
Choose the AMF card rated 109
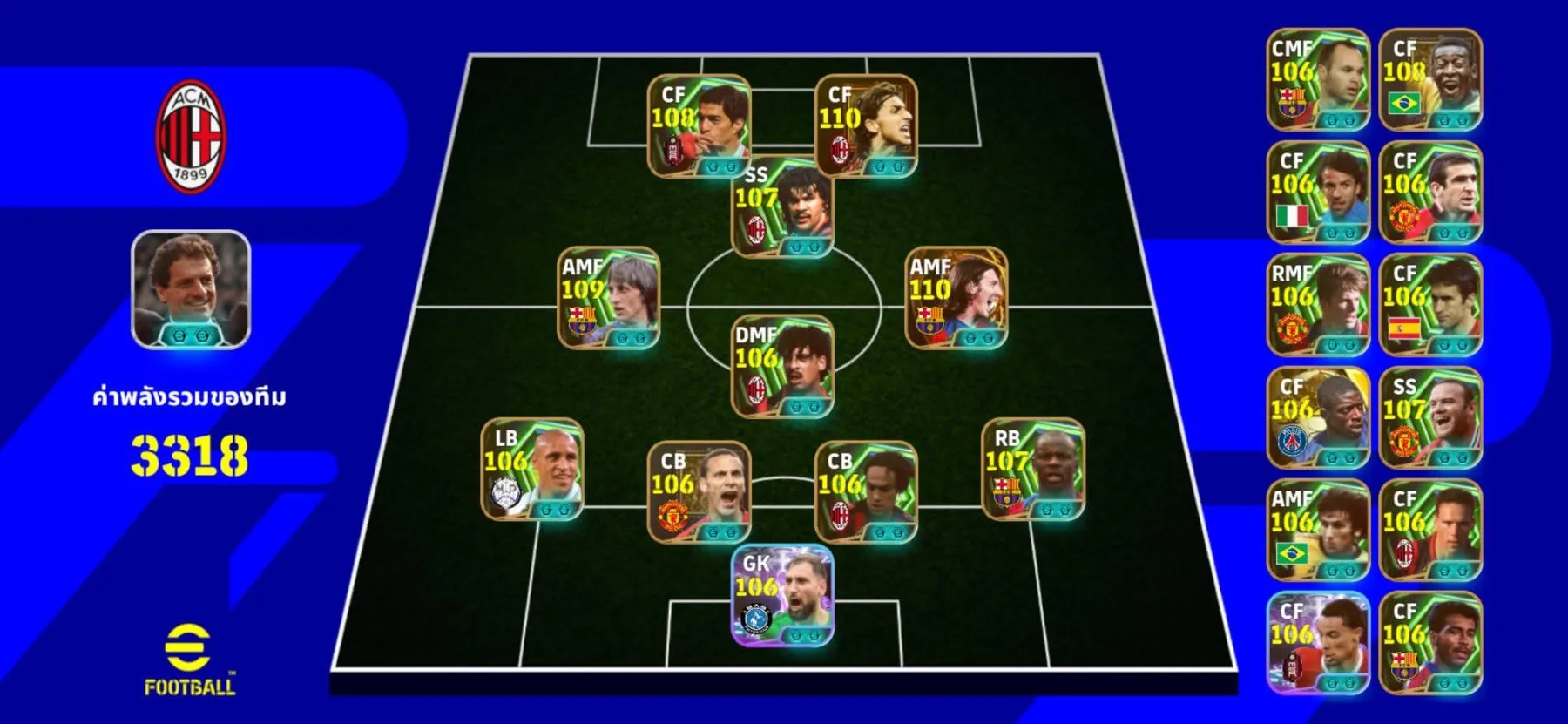(608, 298)
